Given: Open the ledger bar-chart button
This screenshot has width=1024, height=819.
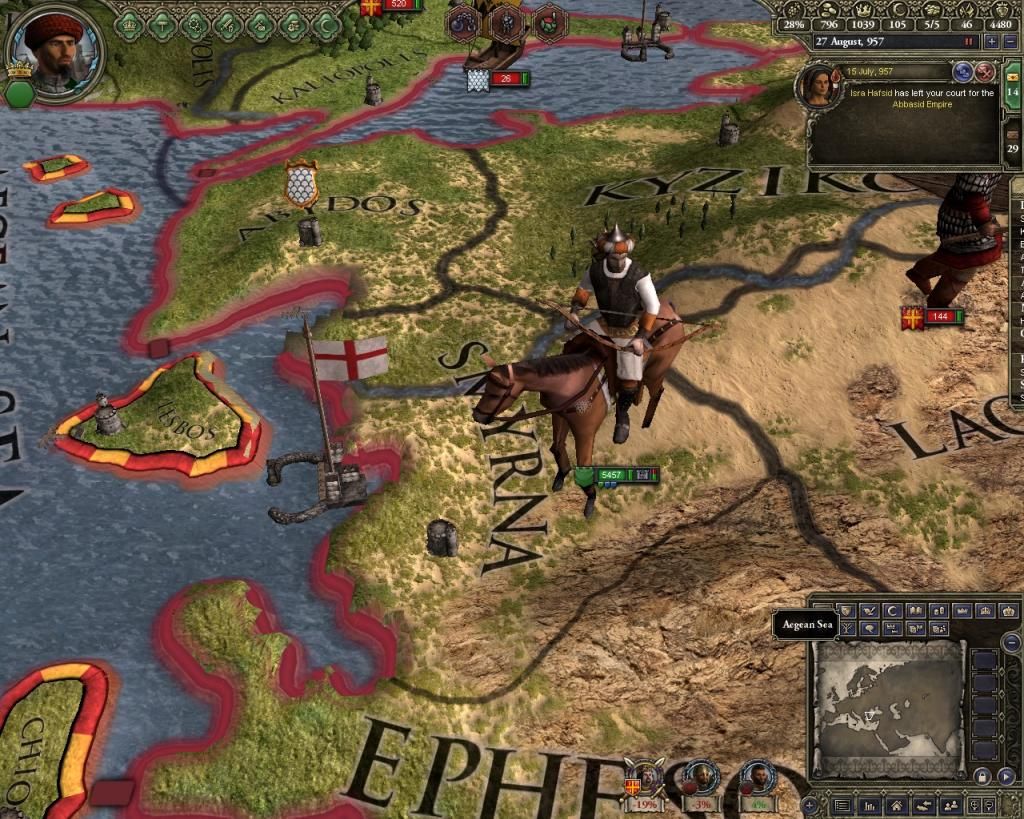Looking at the screenshot, I should [871, 804].
